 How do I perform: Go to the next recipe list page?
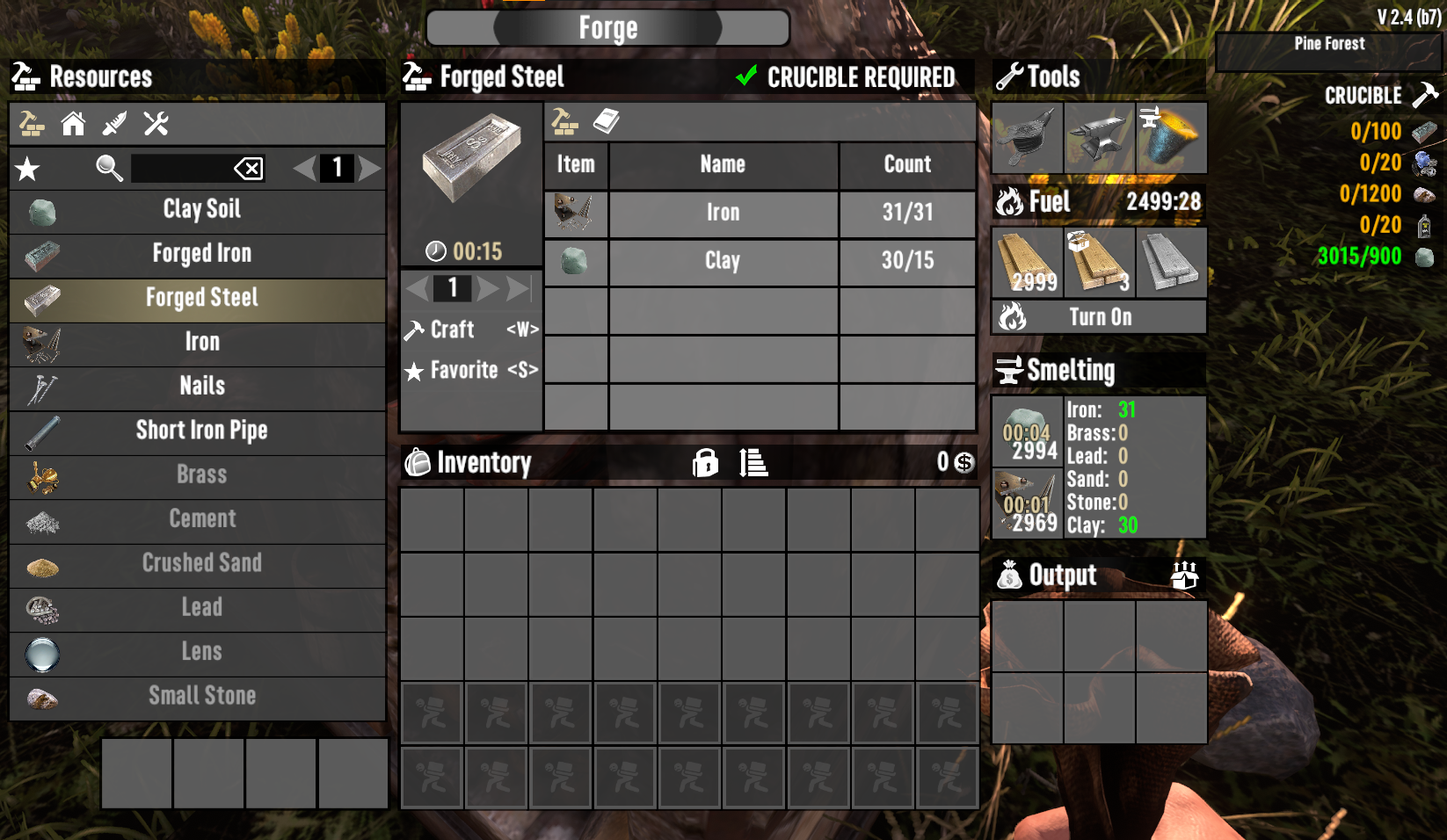pyautogui.click(x=370, y=168)
